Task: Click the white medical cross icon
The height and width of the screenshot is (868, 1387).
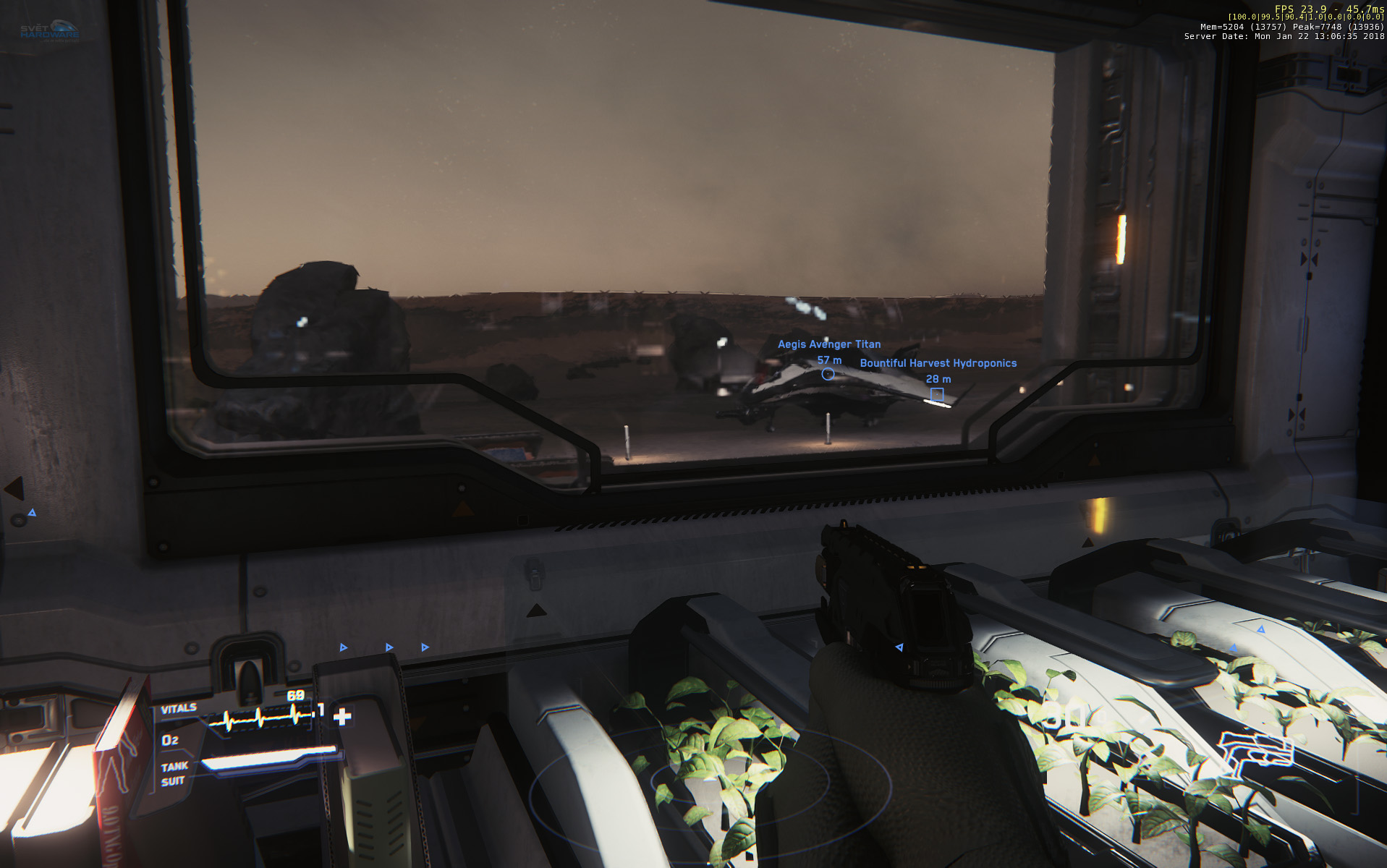Action: (342, 717)
